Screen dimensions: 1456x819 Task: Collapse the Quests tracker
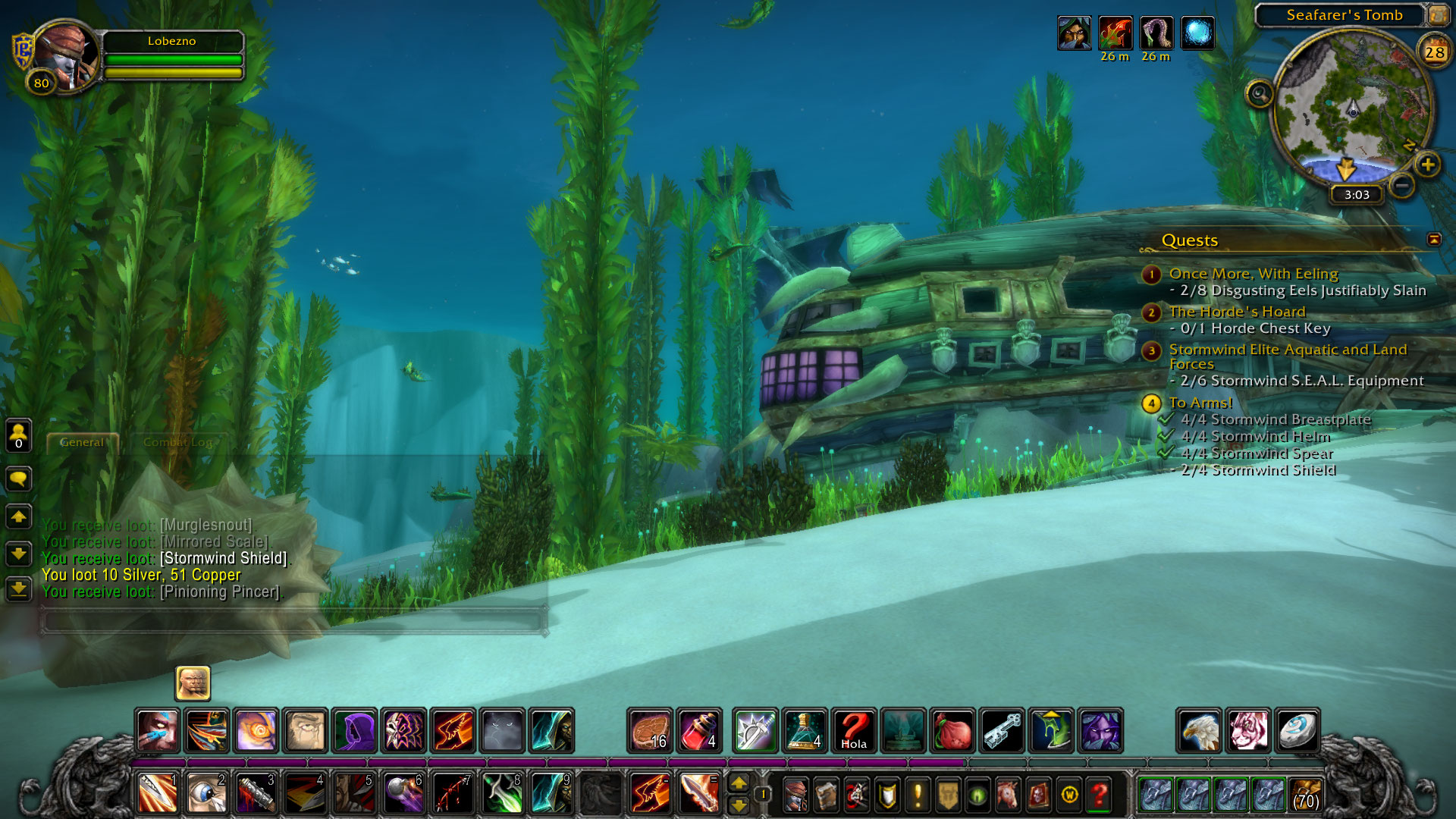pyautogui.click(x=1434, y=240)
